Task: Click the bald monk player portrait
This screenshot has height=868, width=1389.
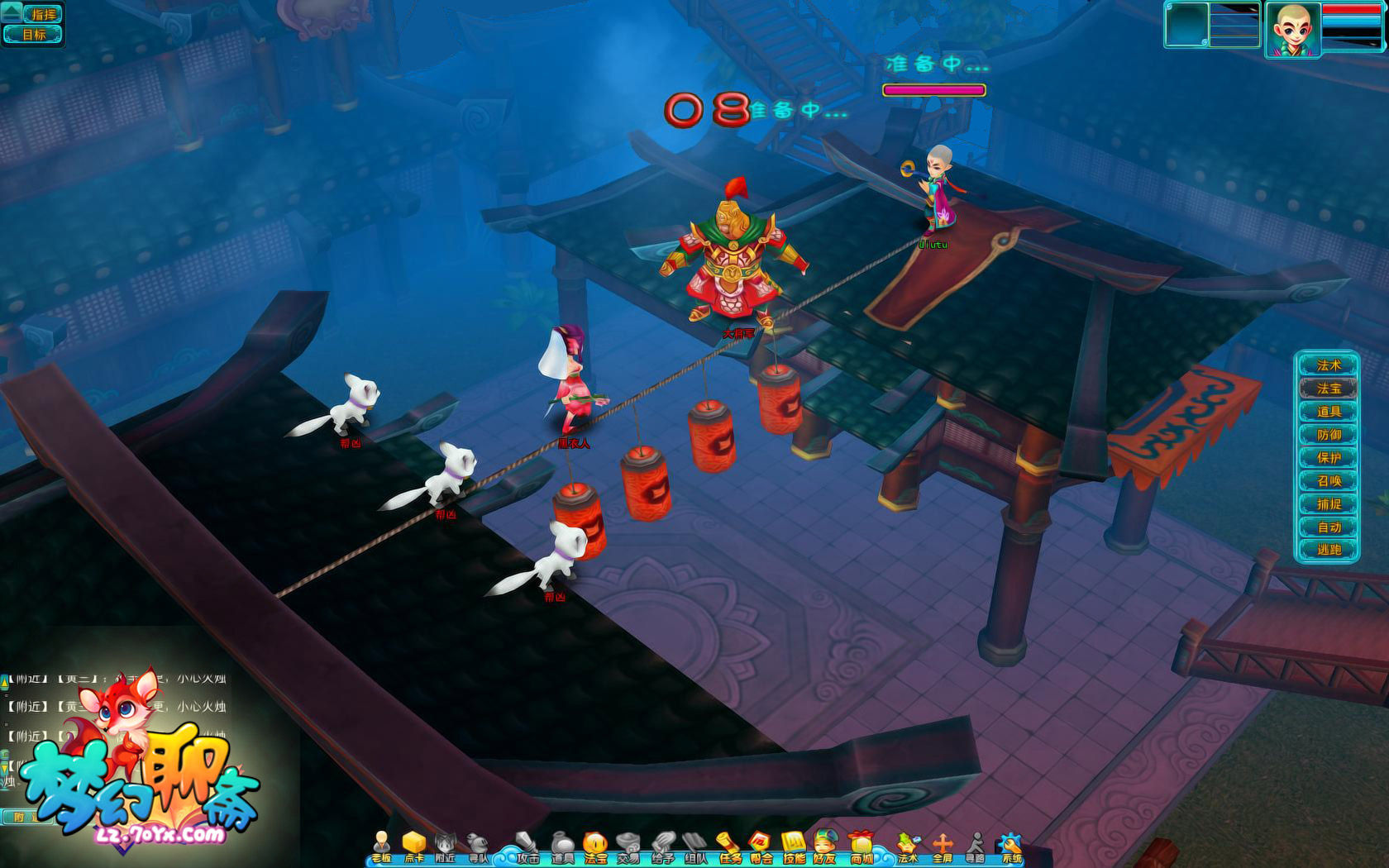Action: [1292, 31]
